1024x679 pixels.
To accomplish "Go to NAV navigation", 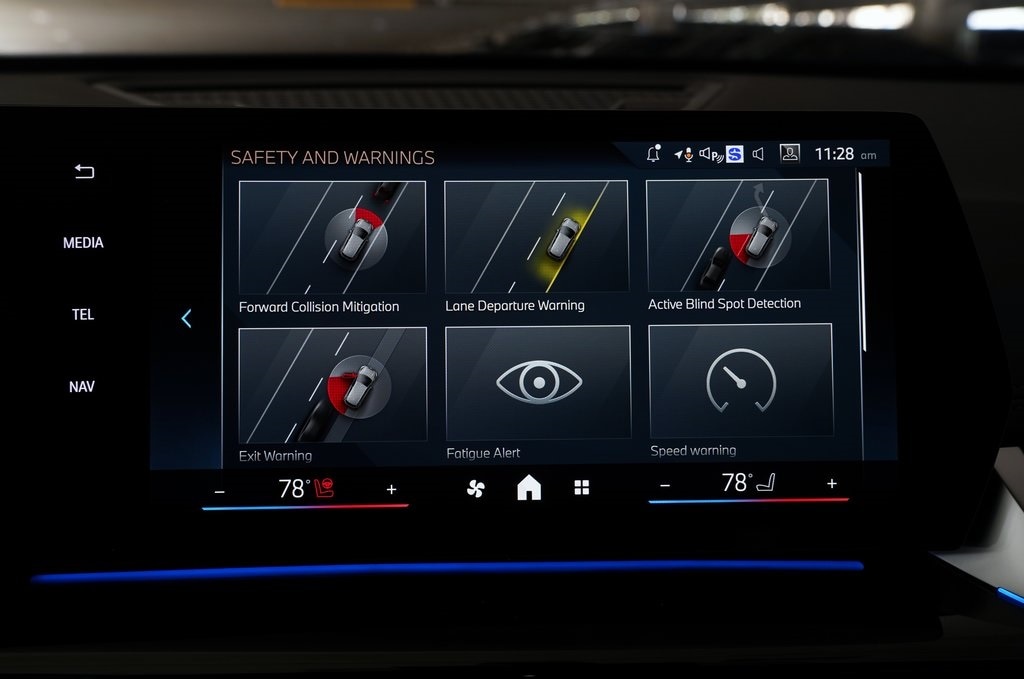I will point(82,387).
